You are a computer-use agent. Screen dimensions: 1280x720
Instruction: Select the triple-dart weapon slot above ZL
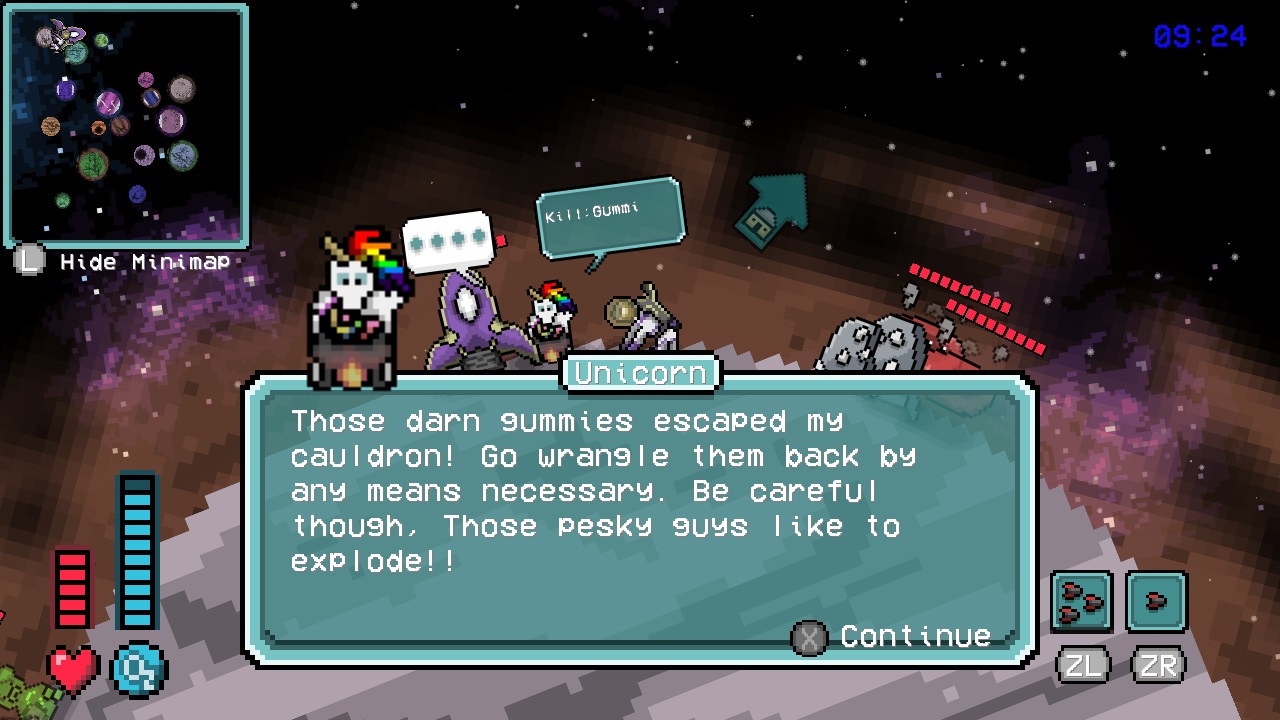point(1081,601)
